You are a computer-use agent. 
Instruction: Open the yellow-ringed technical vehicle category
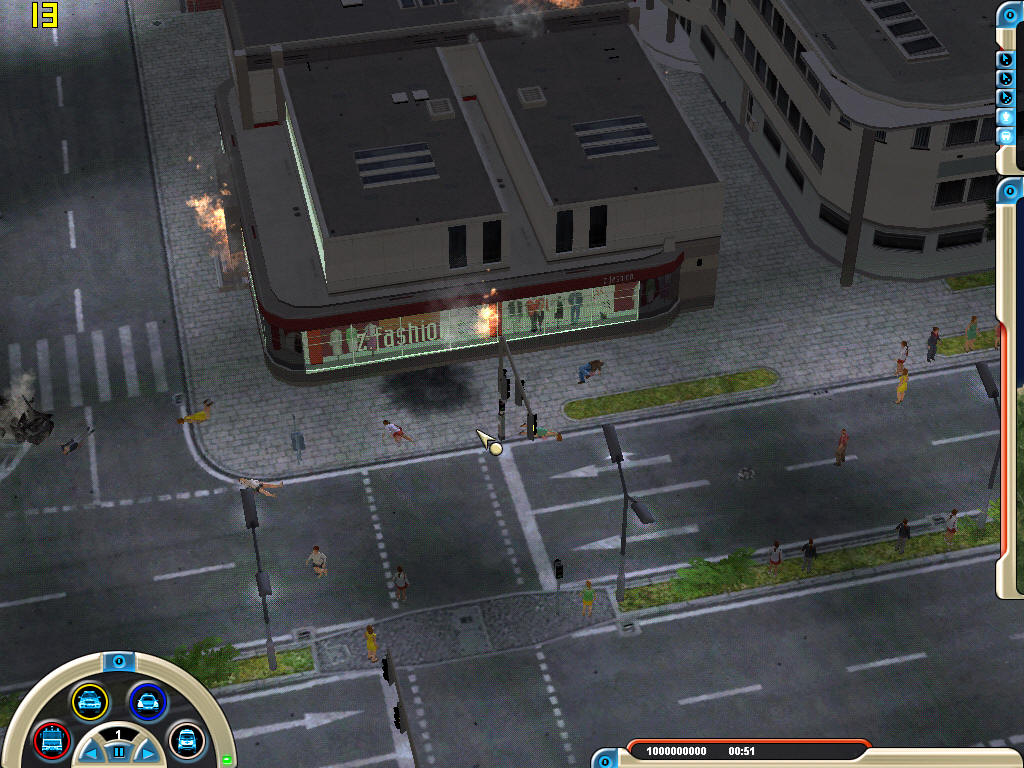point(89,702)
